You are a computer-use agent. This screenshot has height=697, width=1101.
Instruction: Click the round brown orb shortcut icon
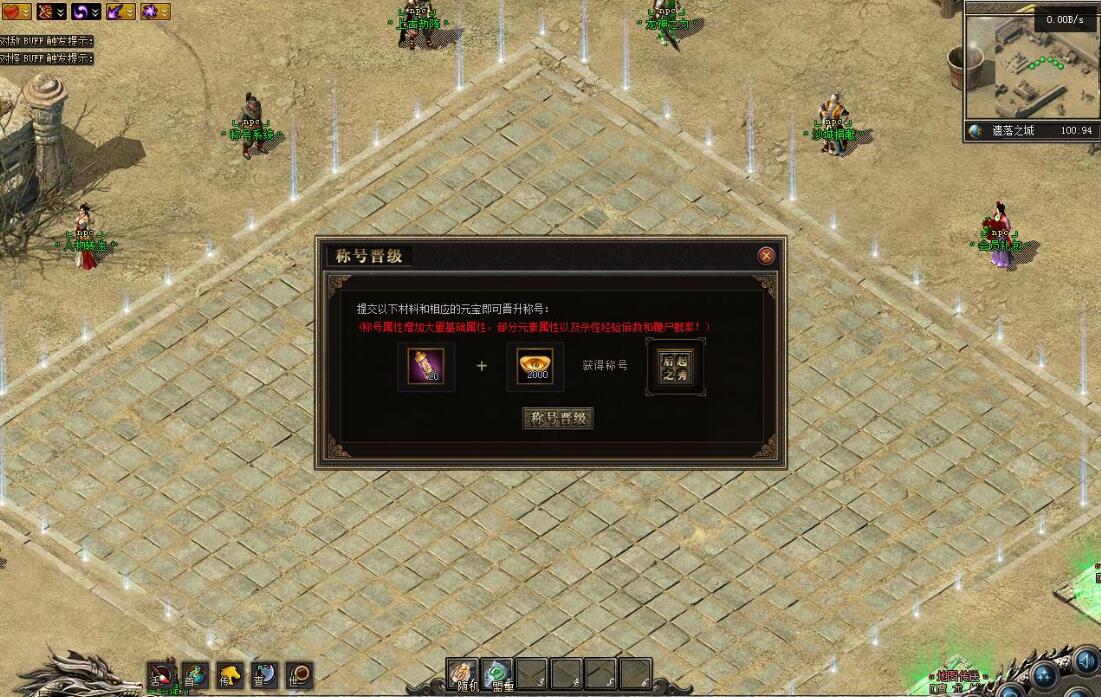[x=299, y=675]
